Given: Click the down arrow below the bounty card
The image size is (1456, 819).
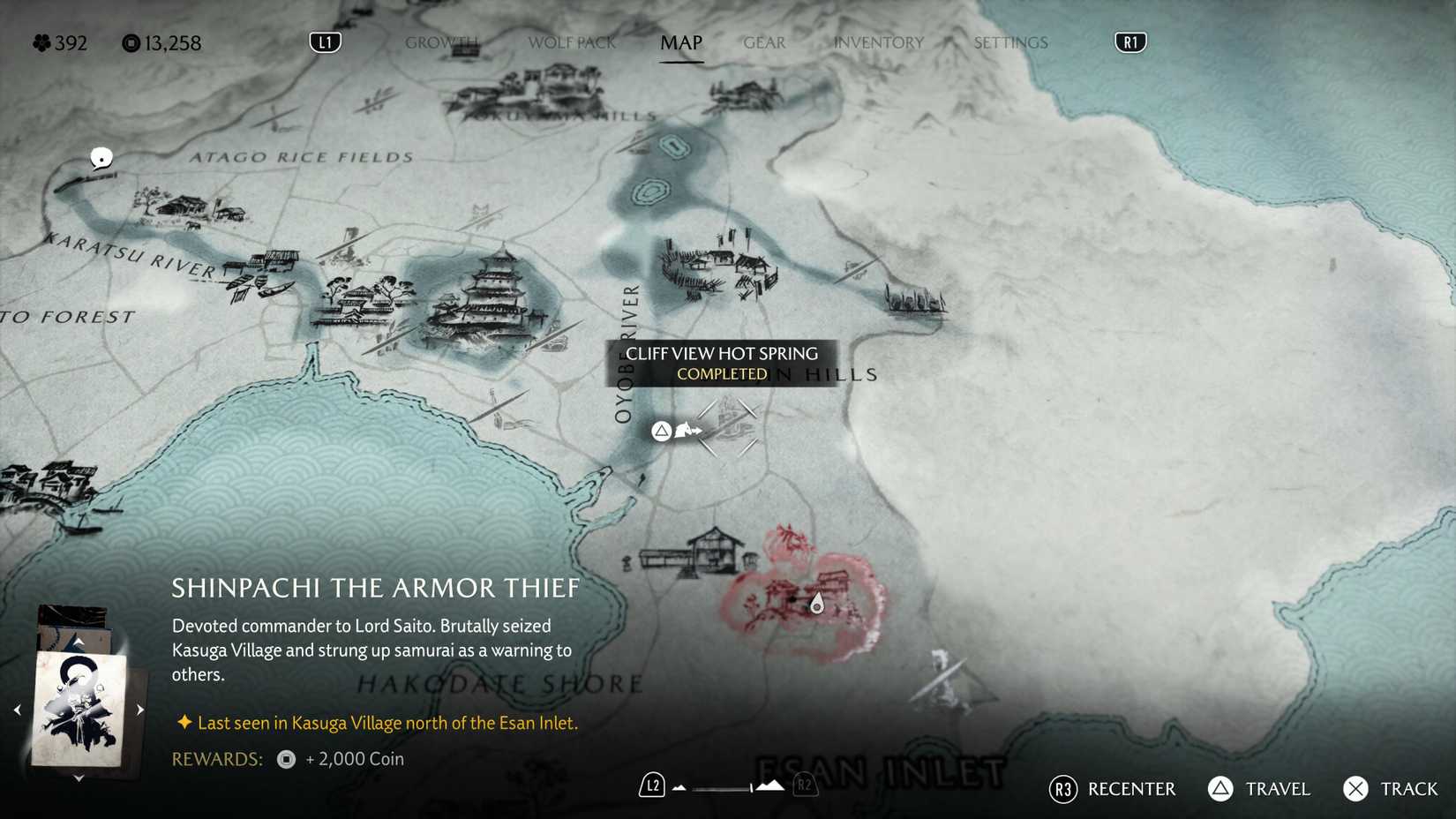Looking at the screenshot, I should click(x=78, y=778).
